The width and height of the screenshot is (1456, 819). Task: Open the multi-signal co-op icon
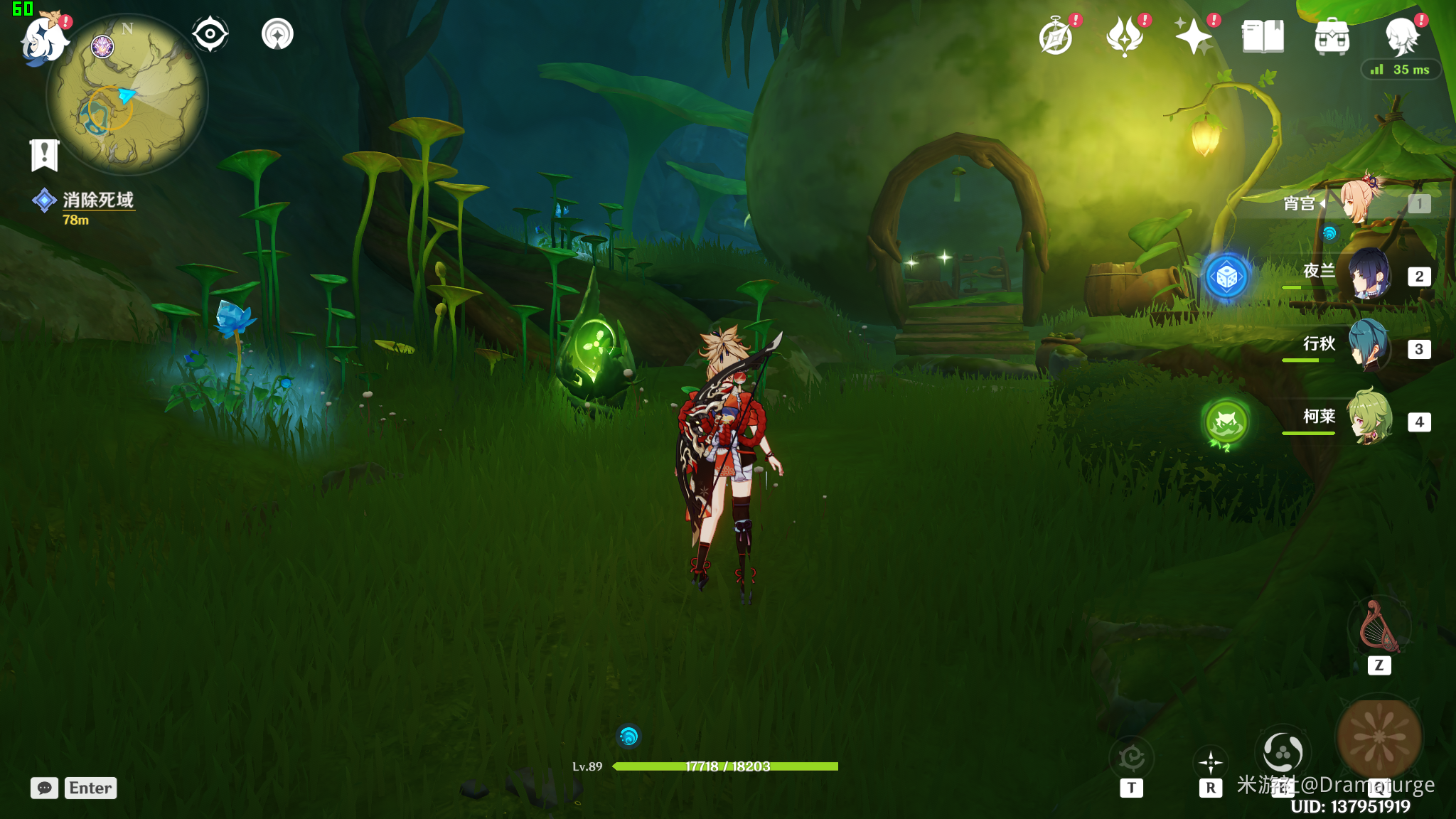click(x=277, y=34)
